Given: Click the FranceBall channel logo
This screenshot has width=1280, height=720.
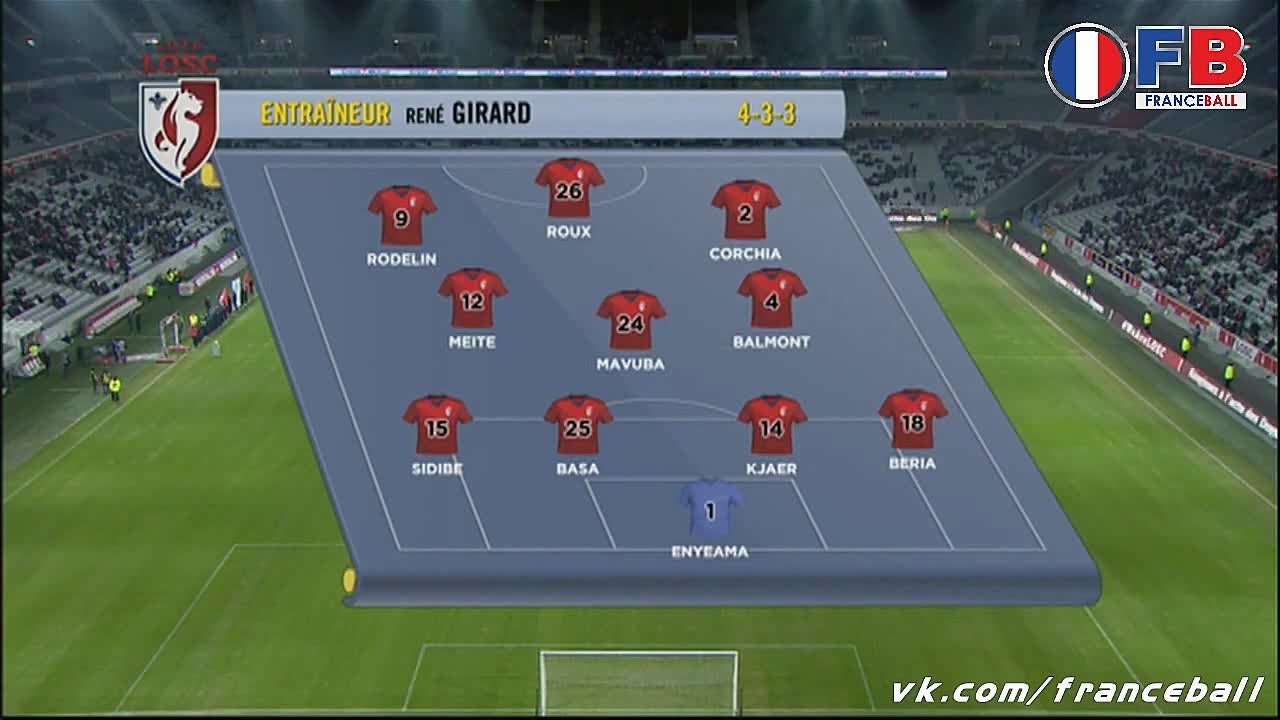Looking at the screenshot, I should tap(1146, 66).
